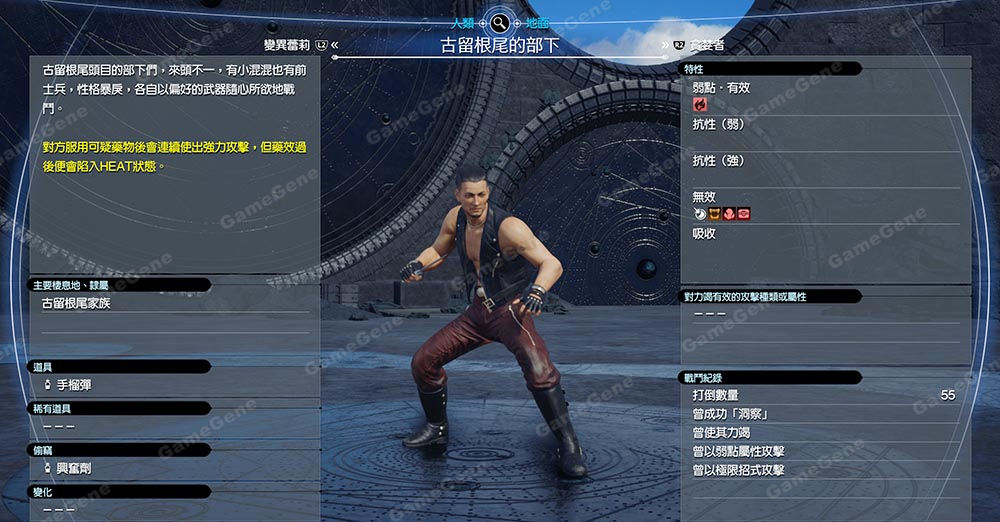Viewport: 1000px width, 522px height.
Task: Switch to the 地面 category tab
Action: tap(537, 21)
